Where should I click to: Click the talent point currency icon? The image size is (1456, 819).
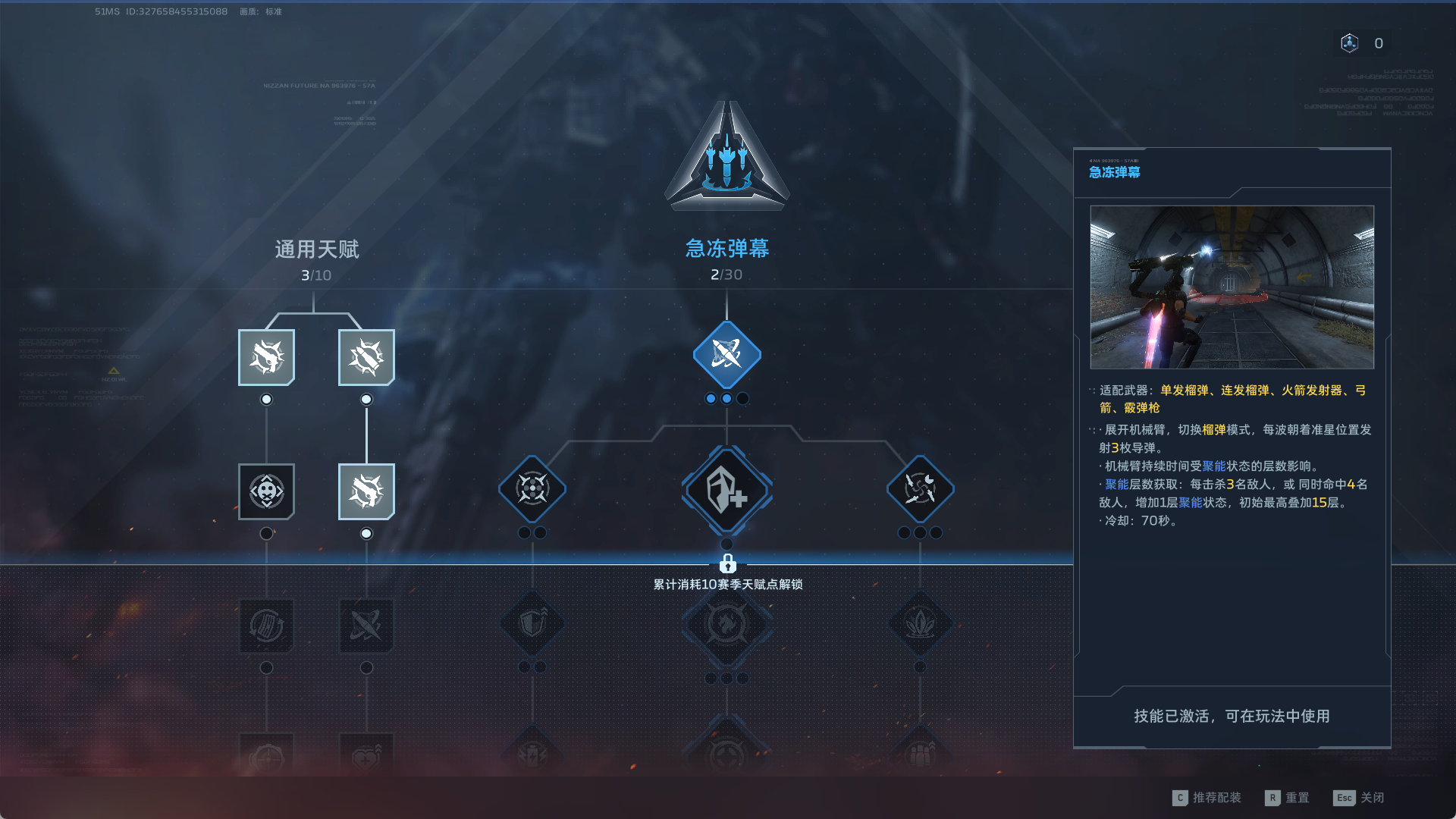1350,43
